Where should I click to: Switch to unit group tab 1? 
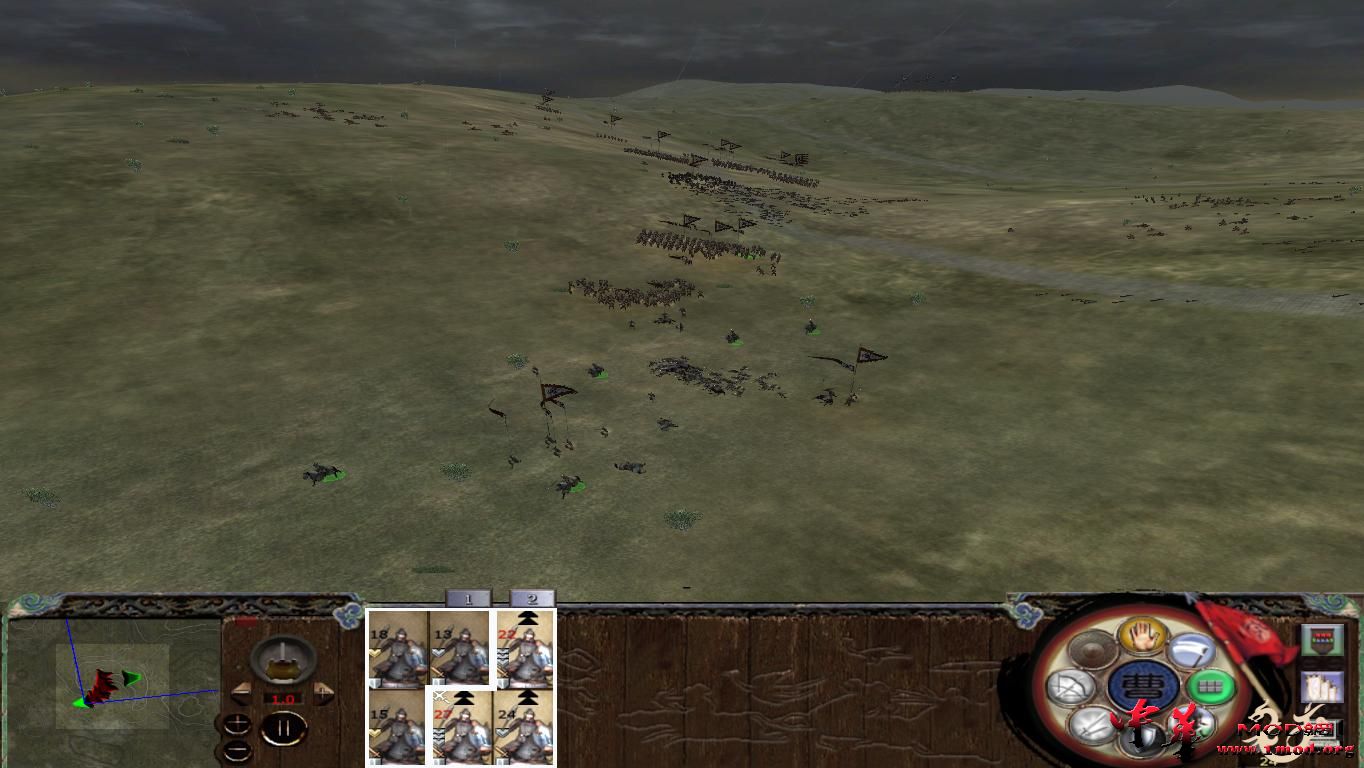coord(469,599)
